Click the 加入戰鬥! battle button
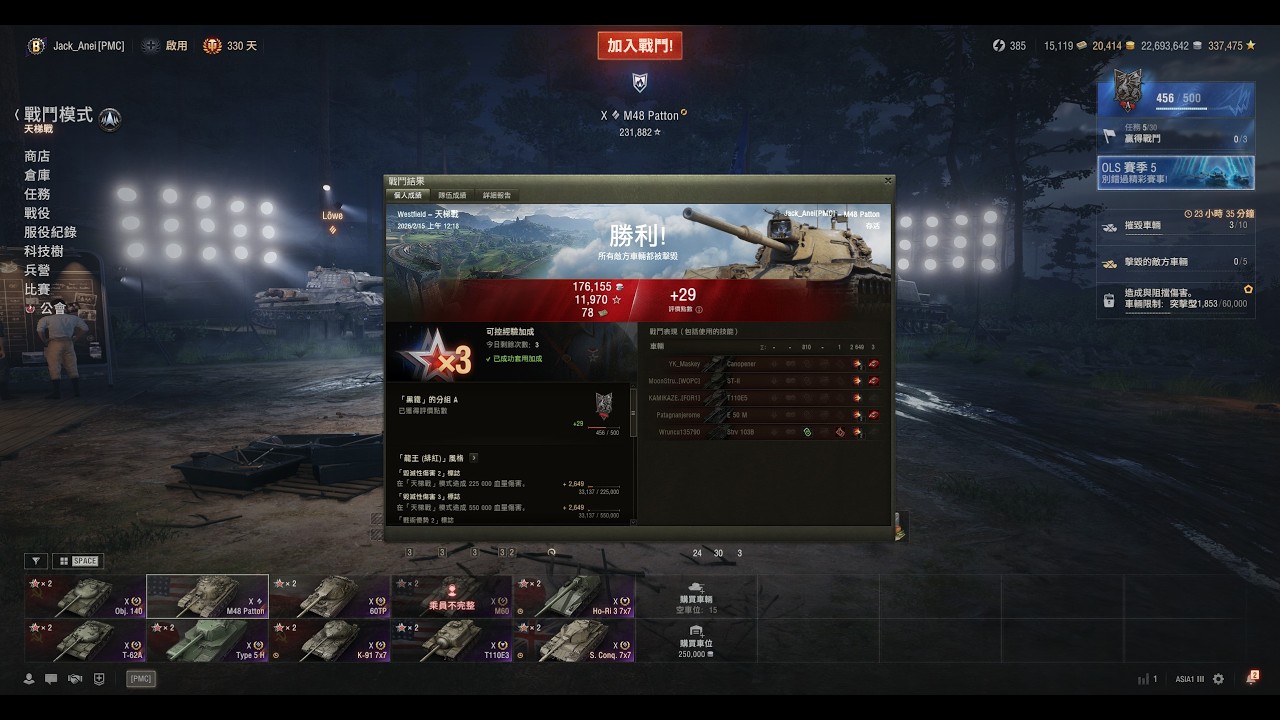 (640, 46)
